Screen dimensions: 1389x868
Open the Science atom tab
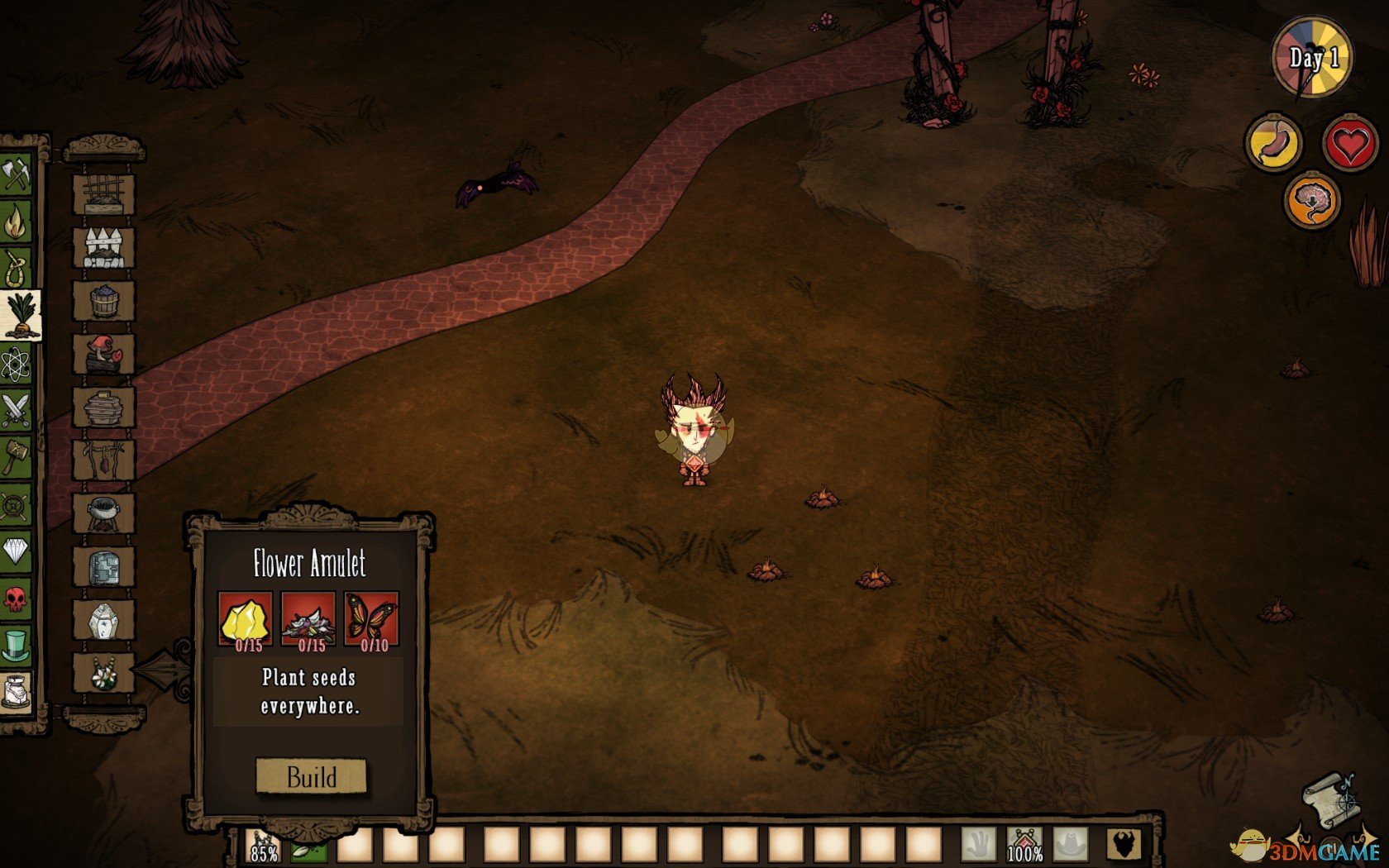pos(15,363)
